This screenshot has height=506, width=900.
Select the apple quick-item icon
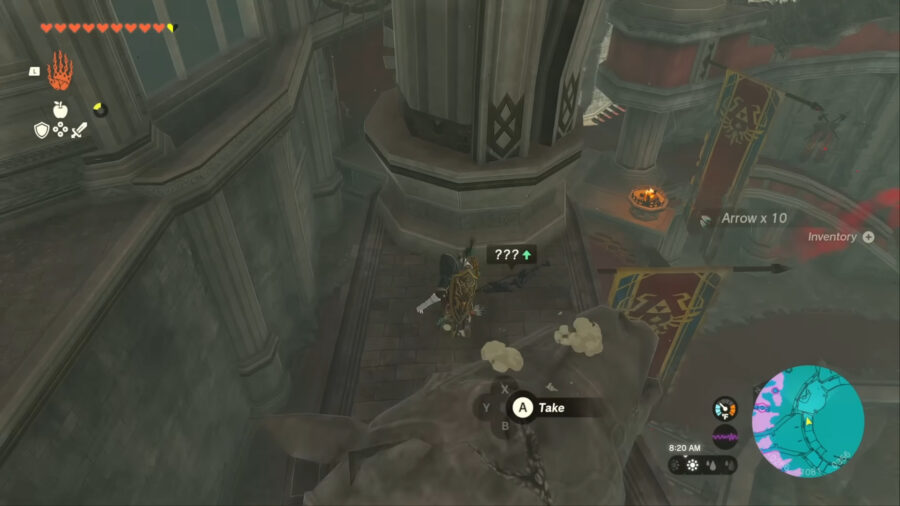[x=61, y=109]
